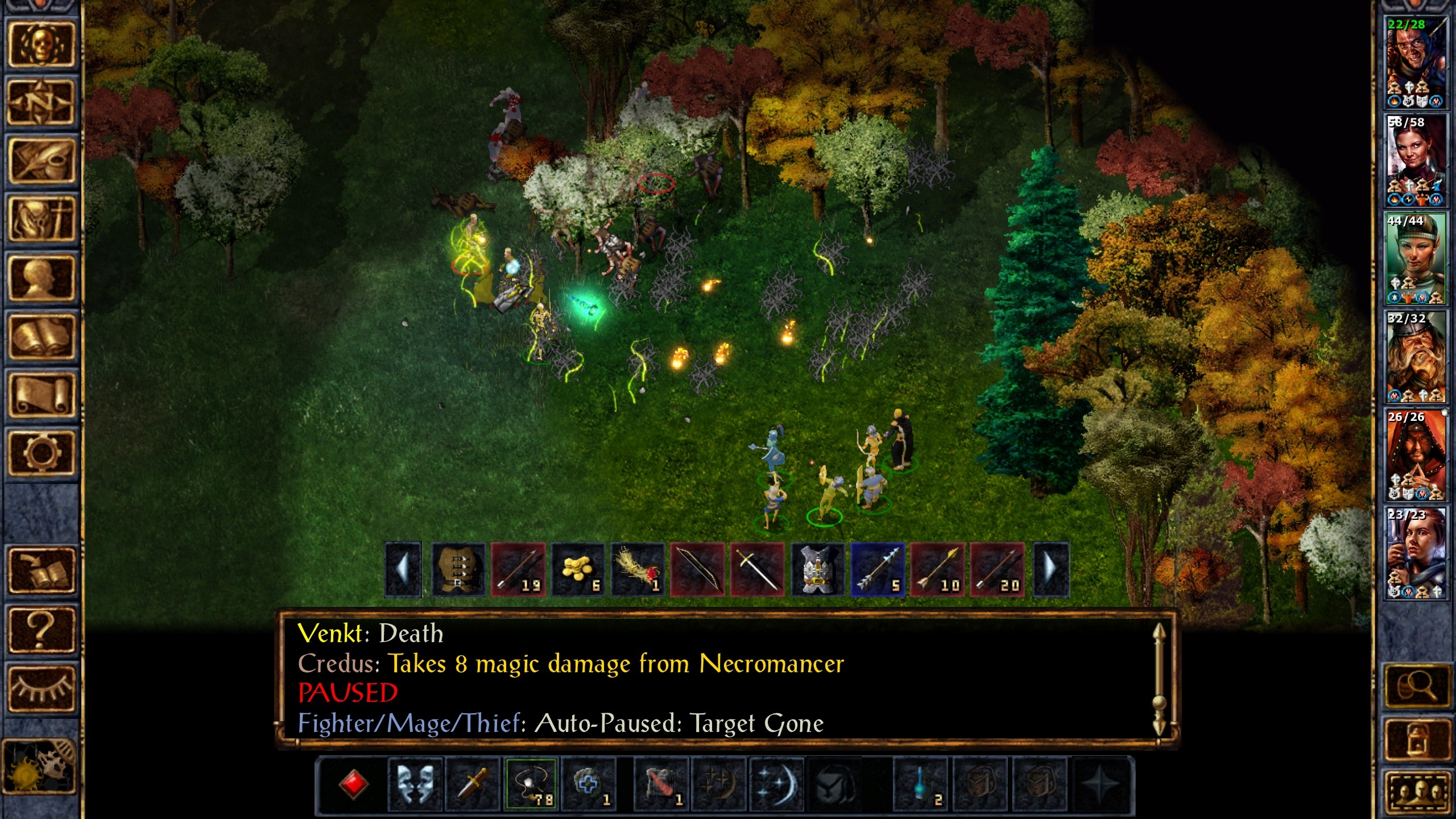
Task: Select entire party with three-helmets button
Action: (1416, 792)
